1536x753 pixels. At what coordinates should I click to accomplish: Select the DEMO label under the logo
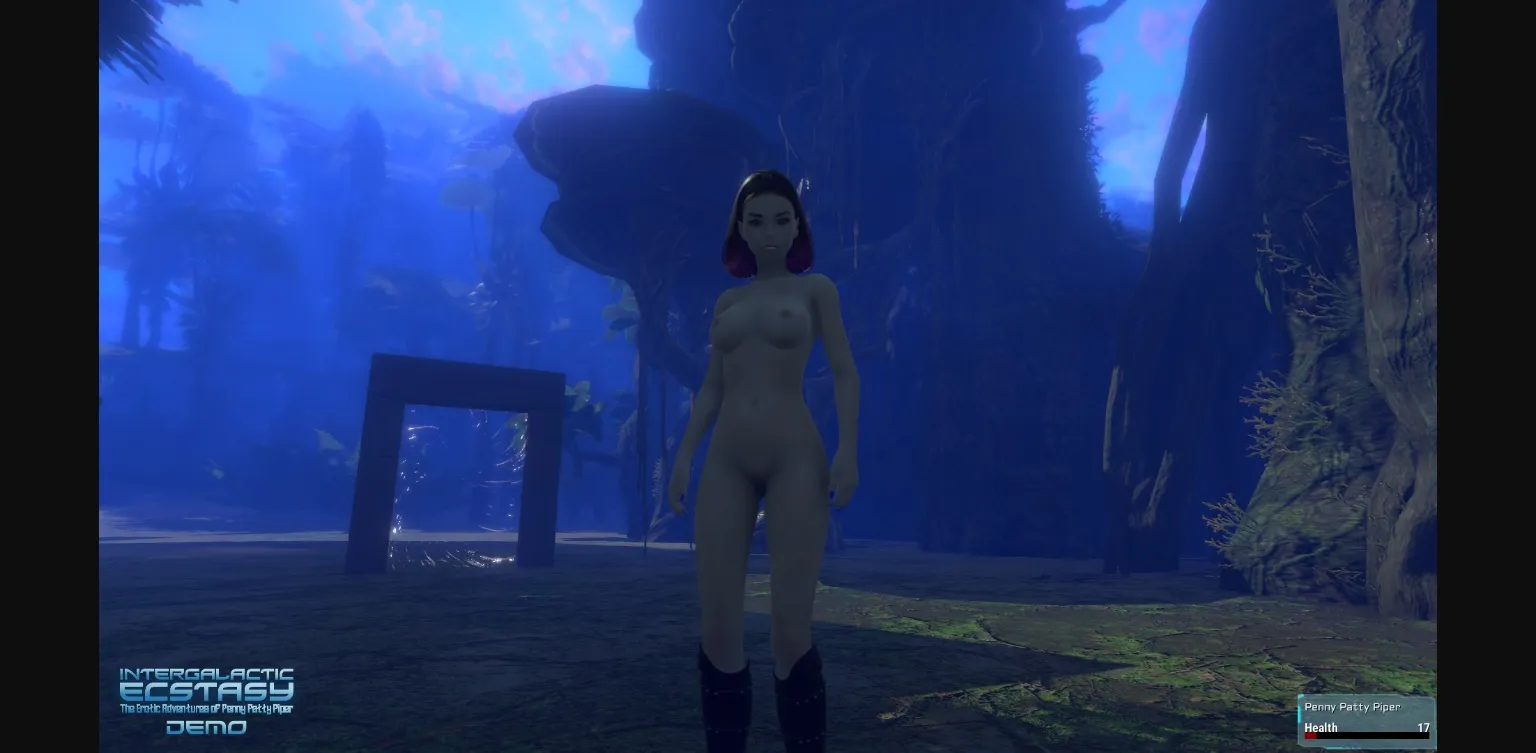[x=207, y=727]
